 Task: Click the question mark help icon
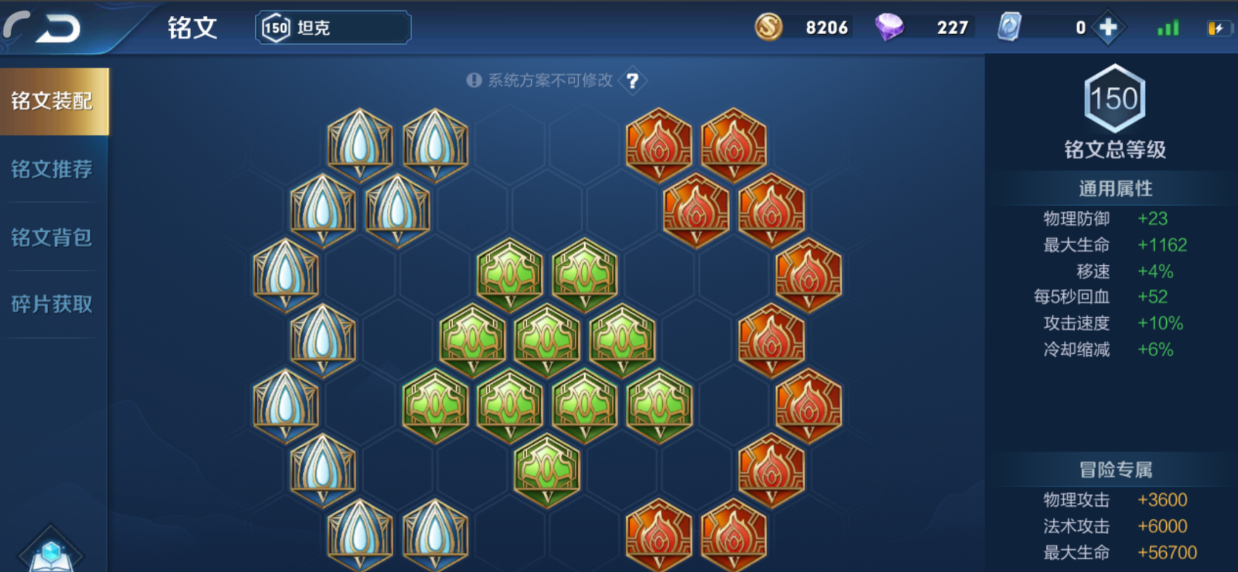coord(632,81)
